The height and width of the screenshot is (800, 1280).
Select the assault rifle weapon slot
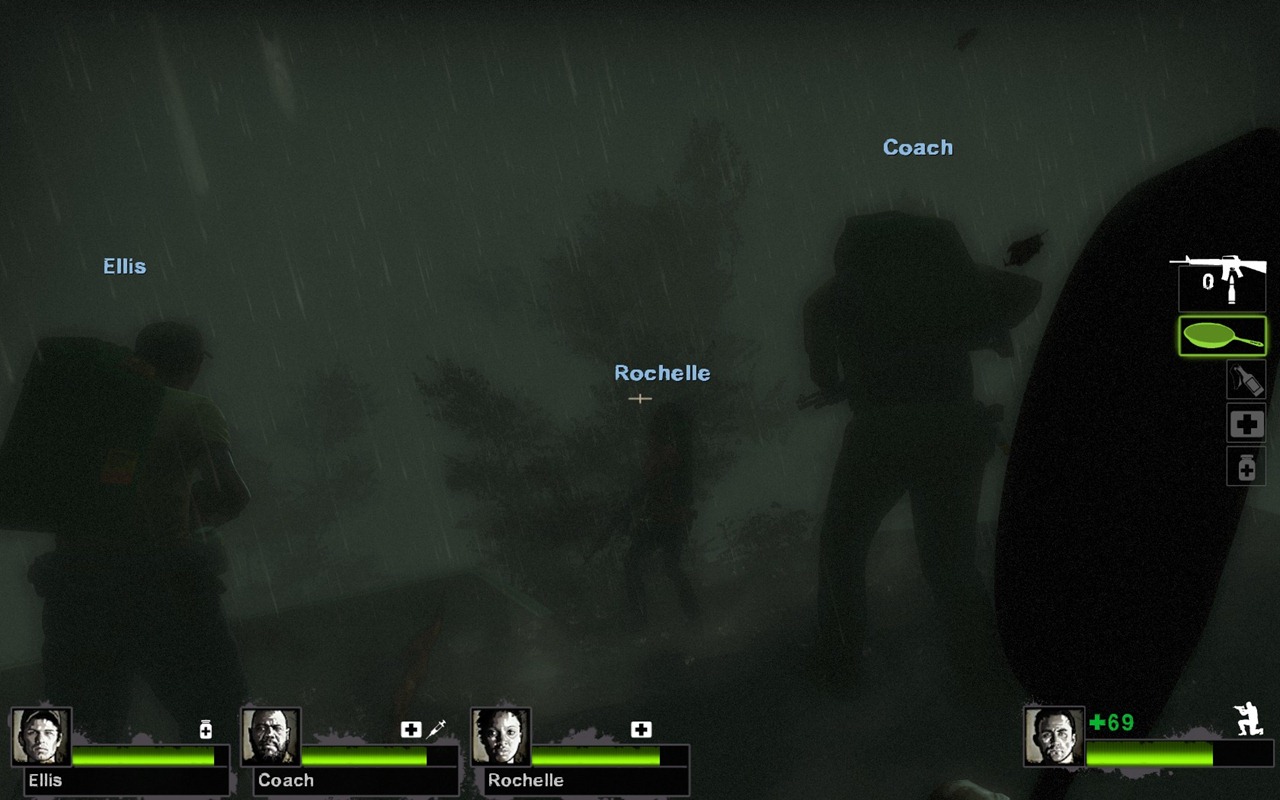click(x=1222, y=282)
